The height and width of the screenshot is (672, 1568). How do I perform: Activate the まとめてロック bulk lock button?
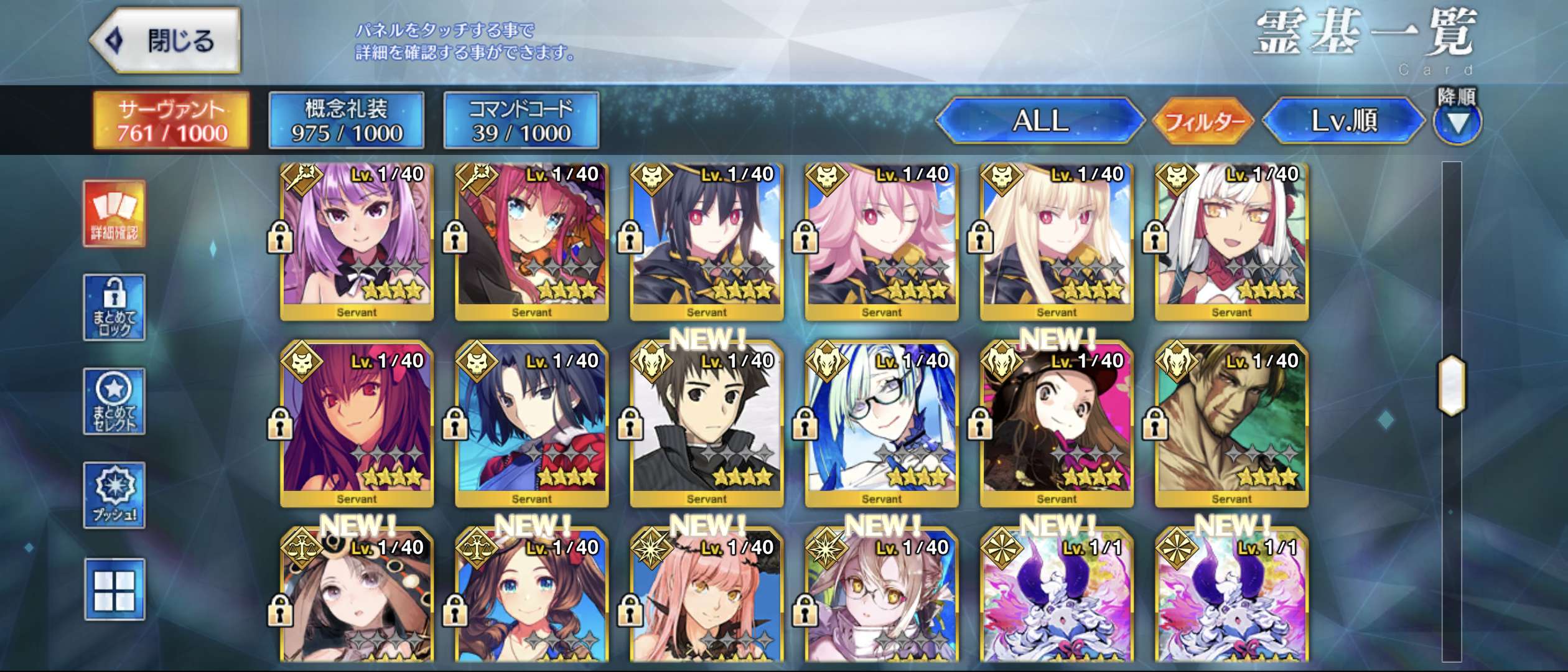114,307
